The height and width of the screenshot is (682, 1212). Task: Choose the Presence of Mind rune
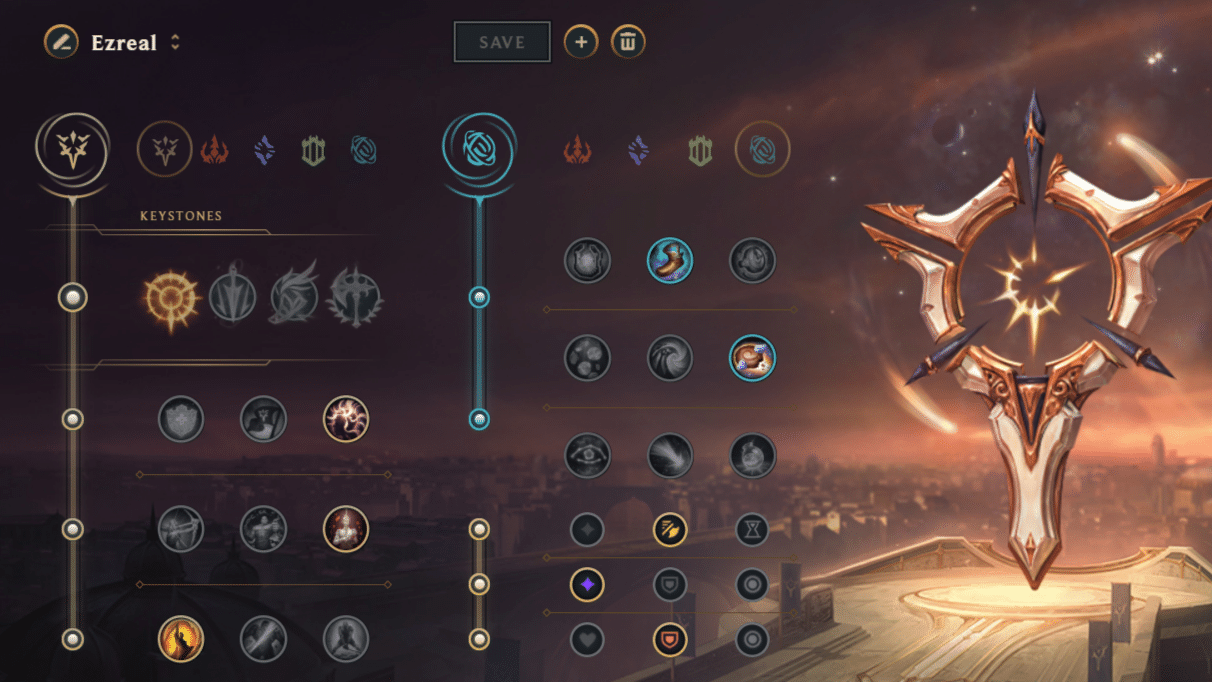346,419
